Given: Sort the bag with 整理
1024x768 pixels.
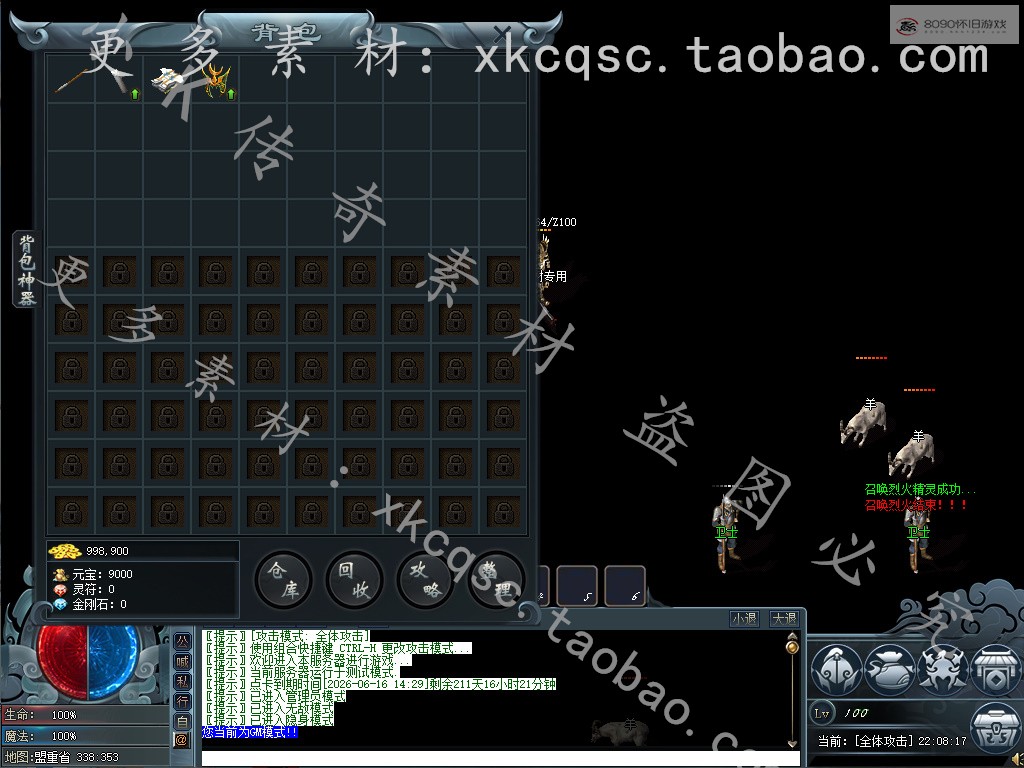Looking at the screenshot, I should coord(496,579).
